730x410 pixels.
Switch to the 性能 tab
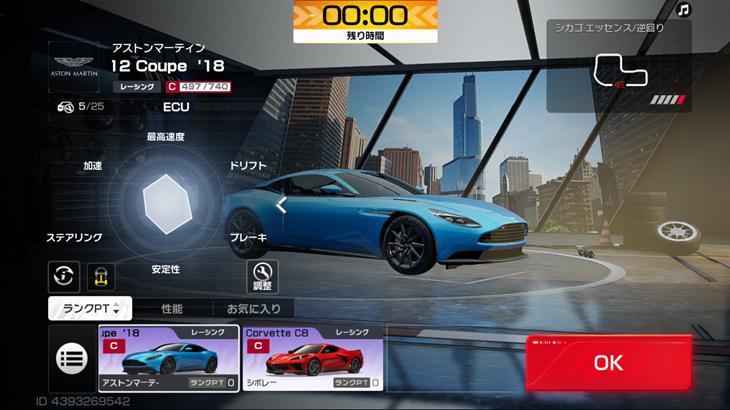click(x=172, y=309)
